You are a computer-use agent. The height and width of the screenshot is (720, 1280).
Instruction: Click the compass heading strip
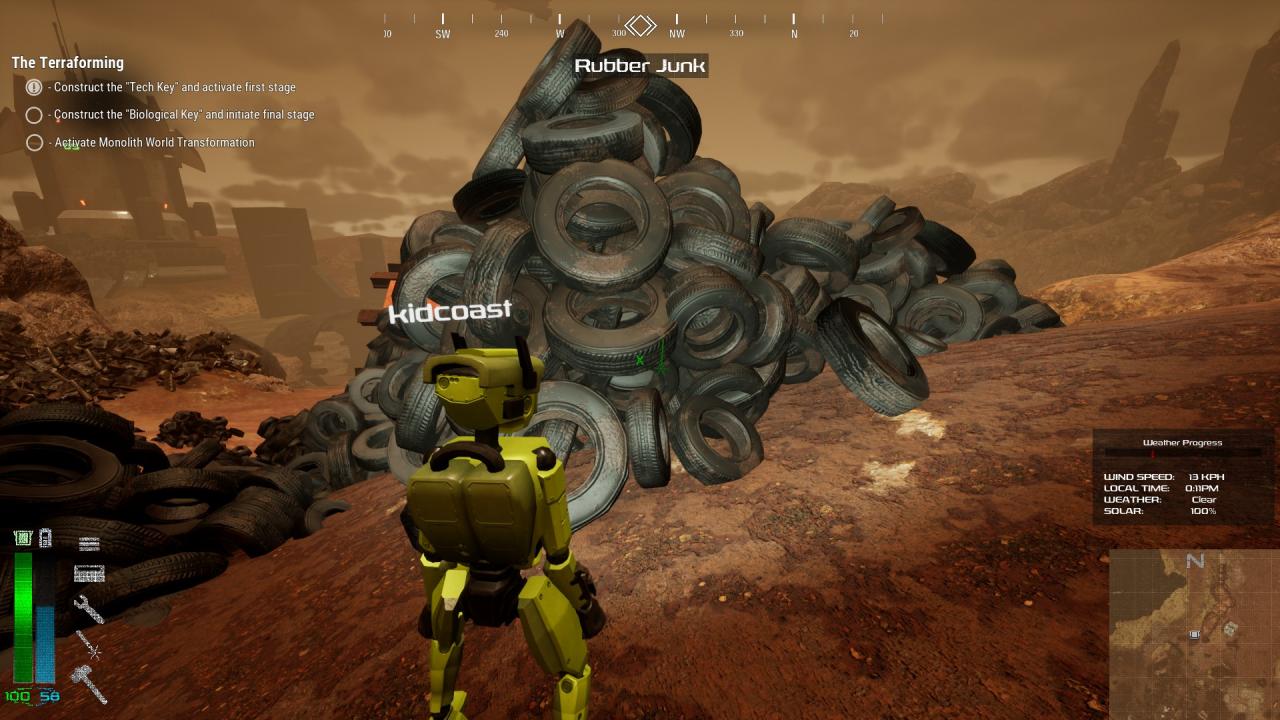[x=632, y=25]
